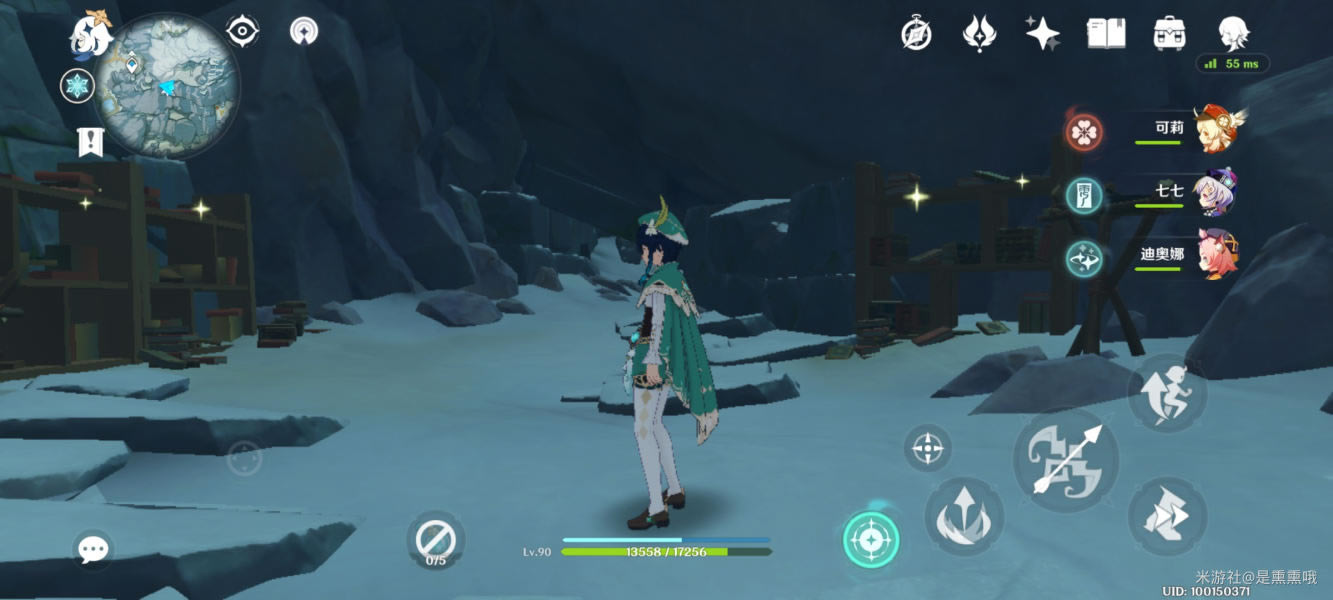Open the circular minimap
The height and width of the screenshot is (600, 1333).
(x=167, y=86)
